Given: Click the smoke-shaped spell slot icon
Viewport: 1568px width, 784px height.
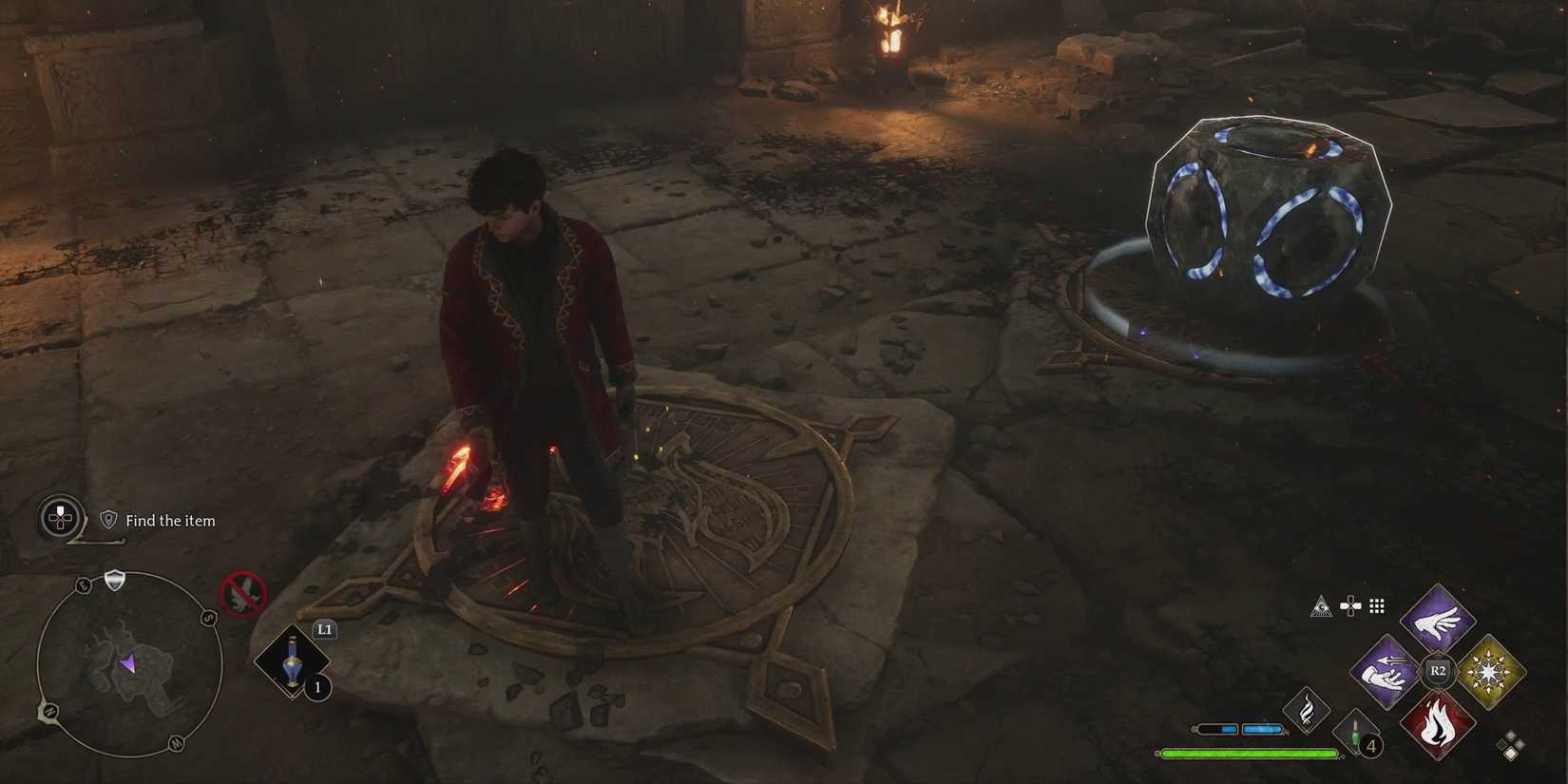Looking at the screenshot, I should pos(1306,710).
